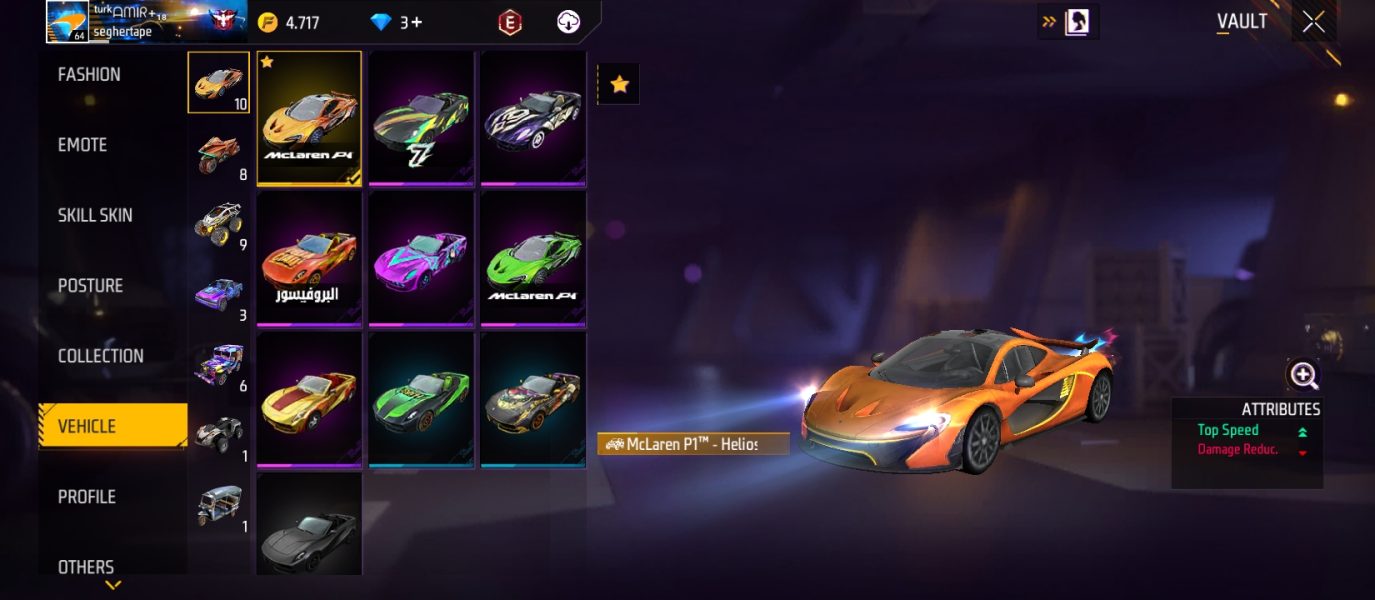Open the Posture section
This screenshot has width=1375, height=600.
[x=90, y=286]
